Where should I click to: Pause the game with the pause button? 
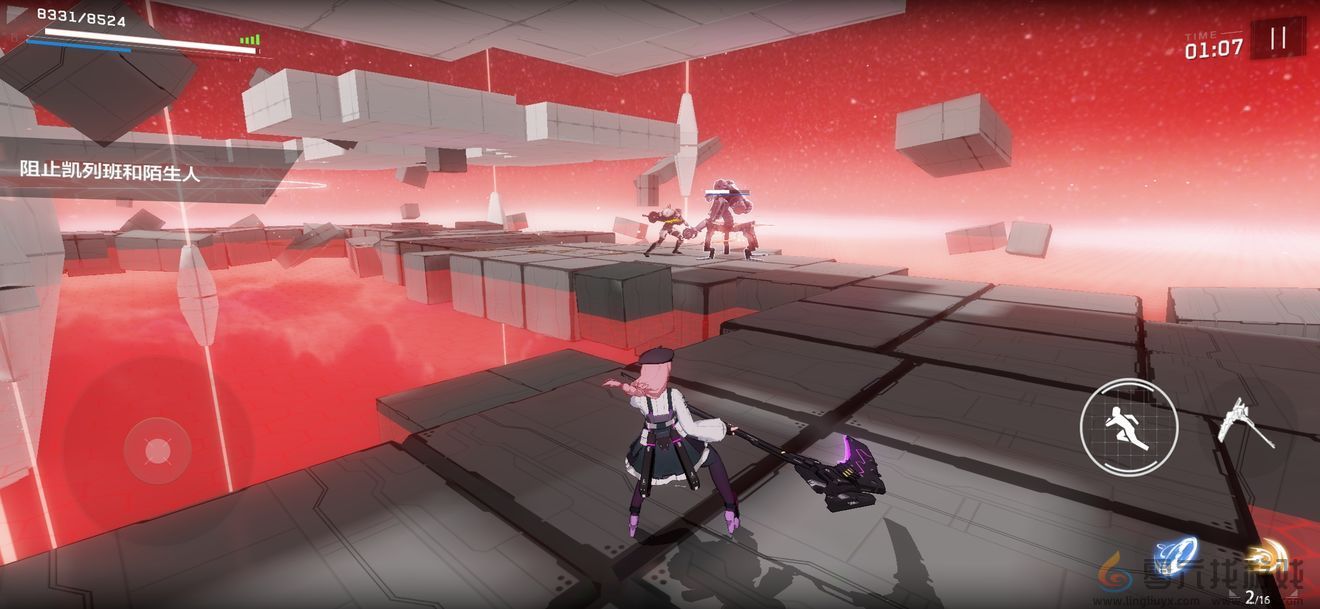pos(1277,39)
